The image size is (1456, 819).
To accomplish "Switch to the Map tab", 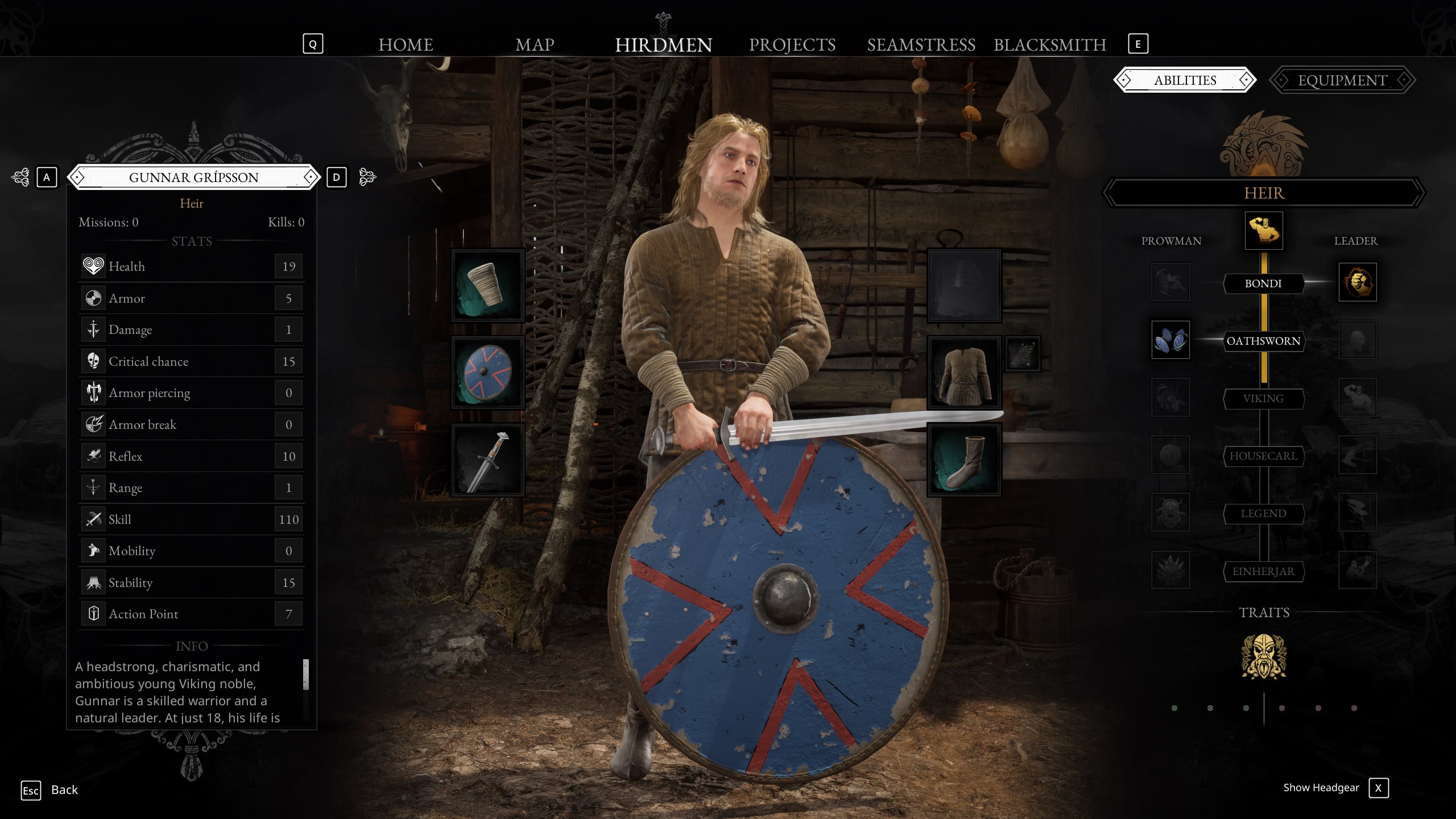I will (x=534, y=44).
